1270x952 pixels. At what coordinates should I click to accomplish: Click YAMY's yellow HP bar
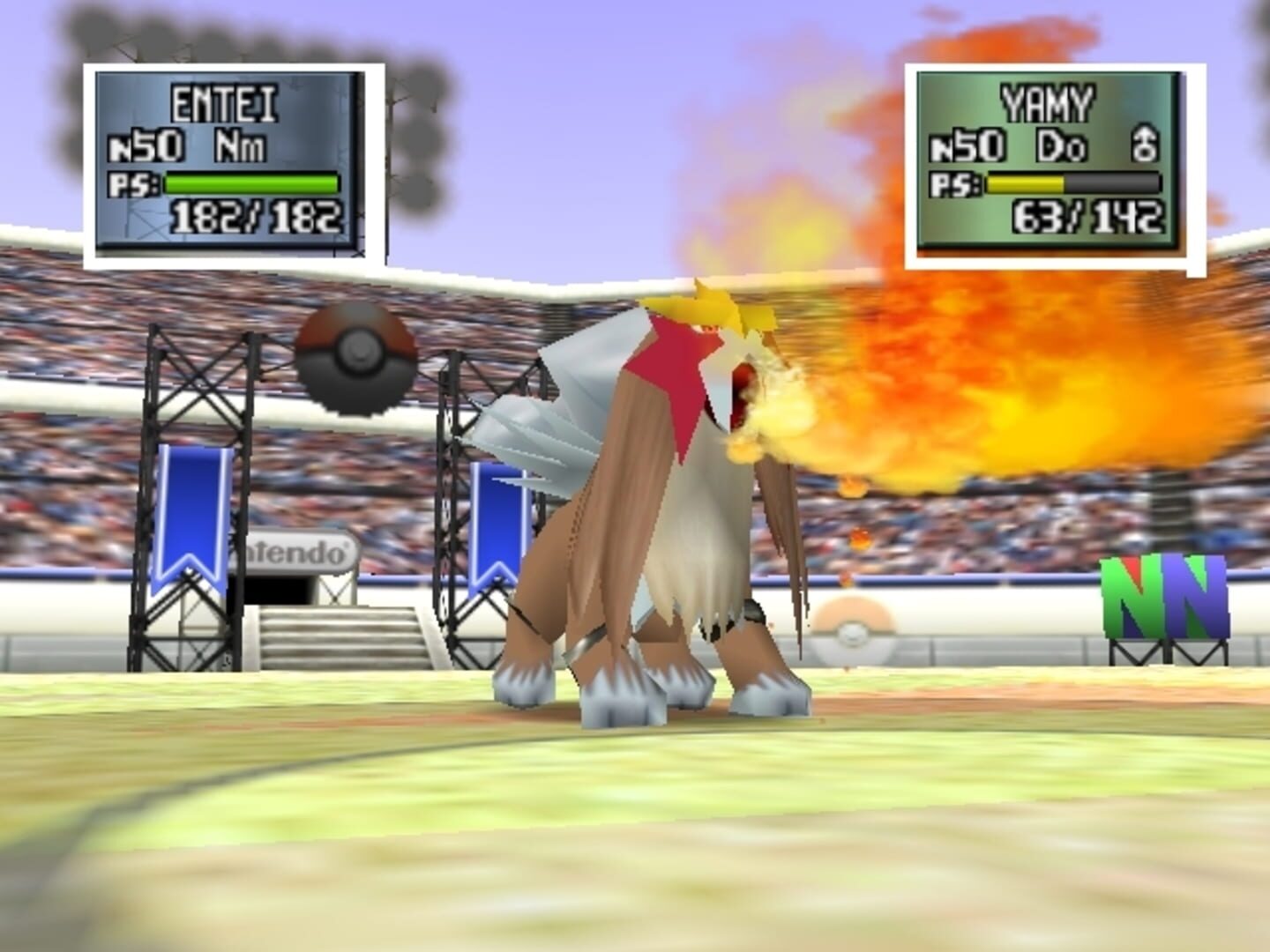1027,182
